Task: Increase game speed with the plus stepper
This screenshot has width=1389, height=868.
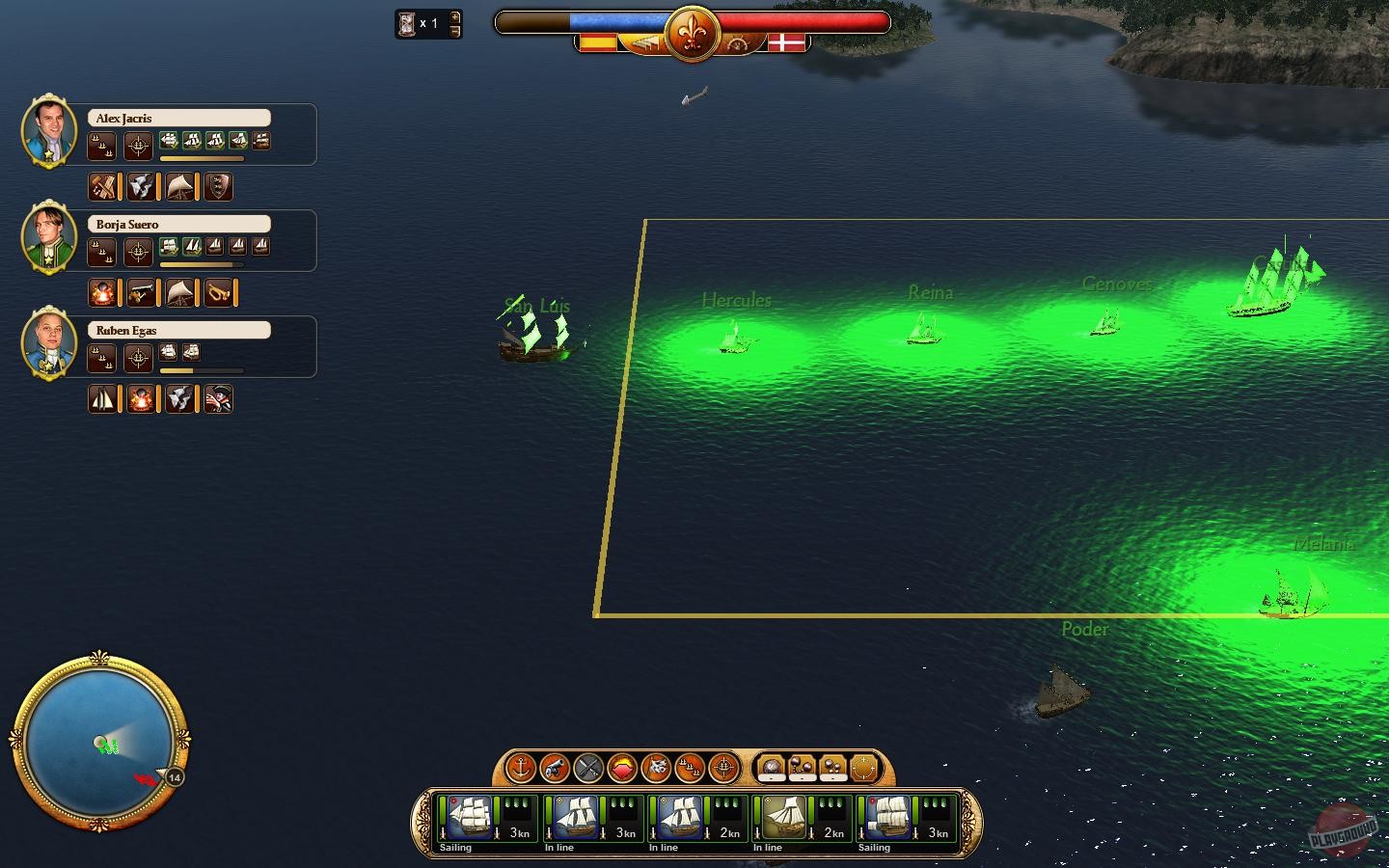Action: pyautogui.click(x=453, y=17)
